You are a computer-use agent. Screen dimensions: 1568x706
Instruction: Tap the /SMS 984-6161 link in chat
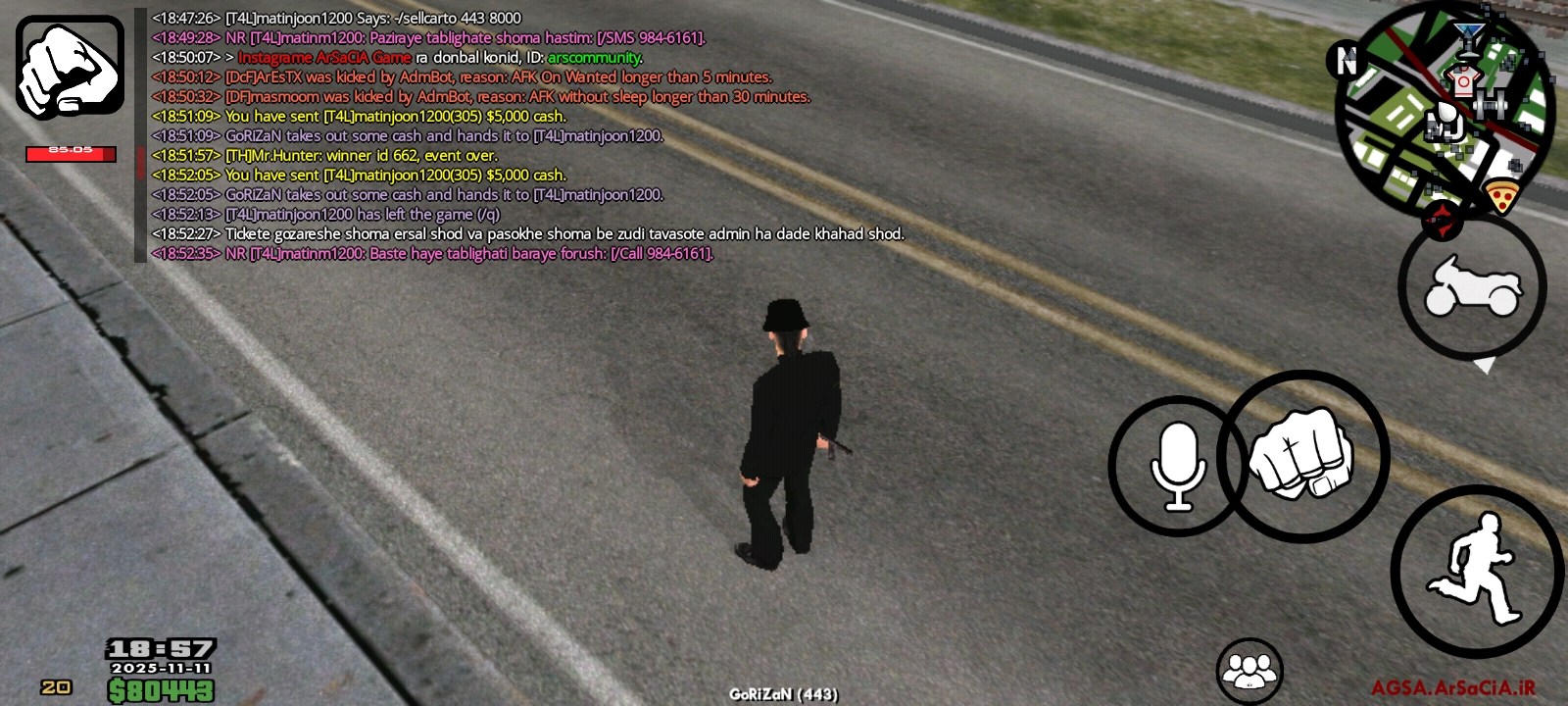pos(651,37)
